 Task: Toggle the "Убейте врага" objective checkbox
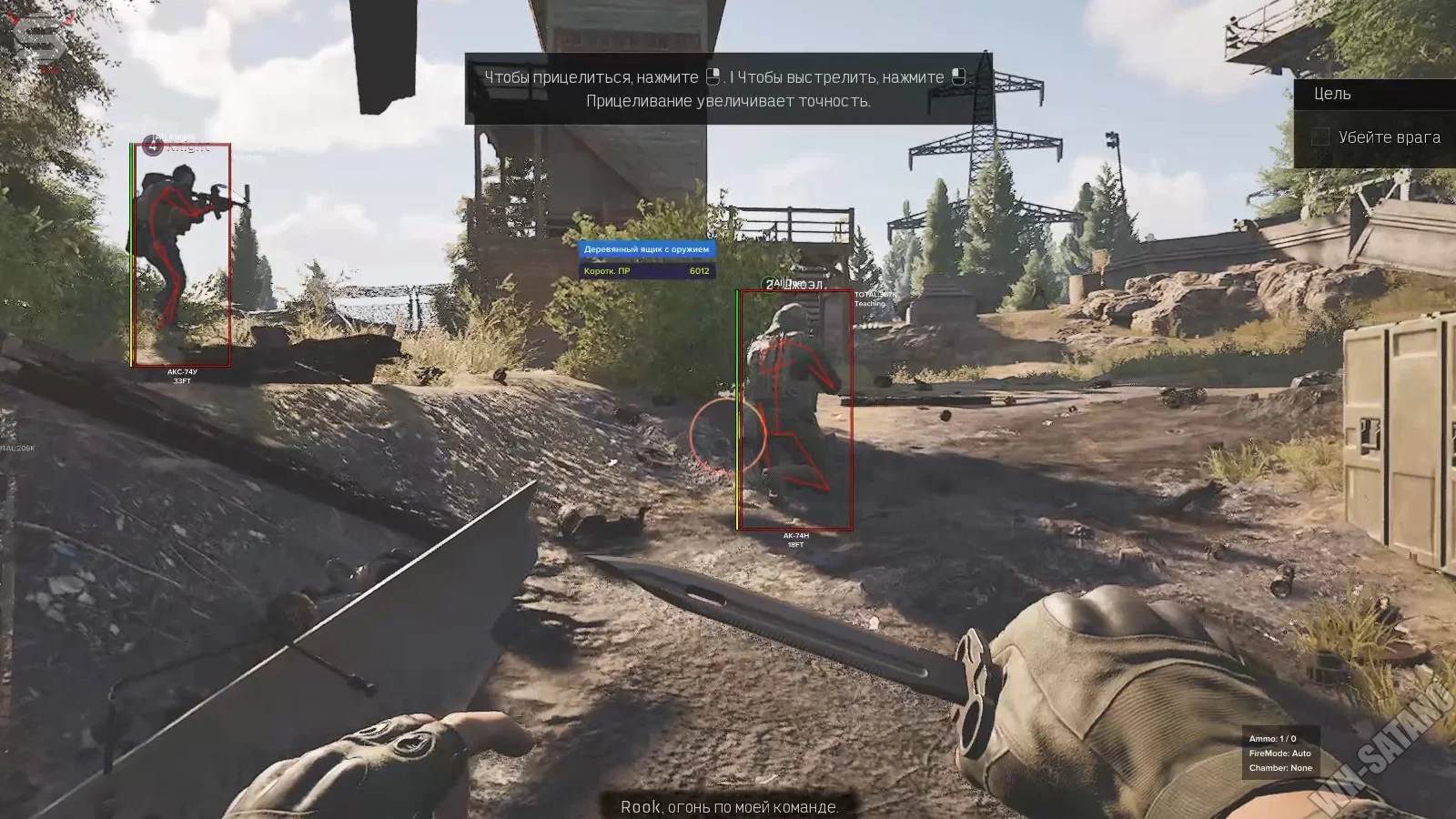1320,137
